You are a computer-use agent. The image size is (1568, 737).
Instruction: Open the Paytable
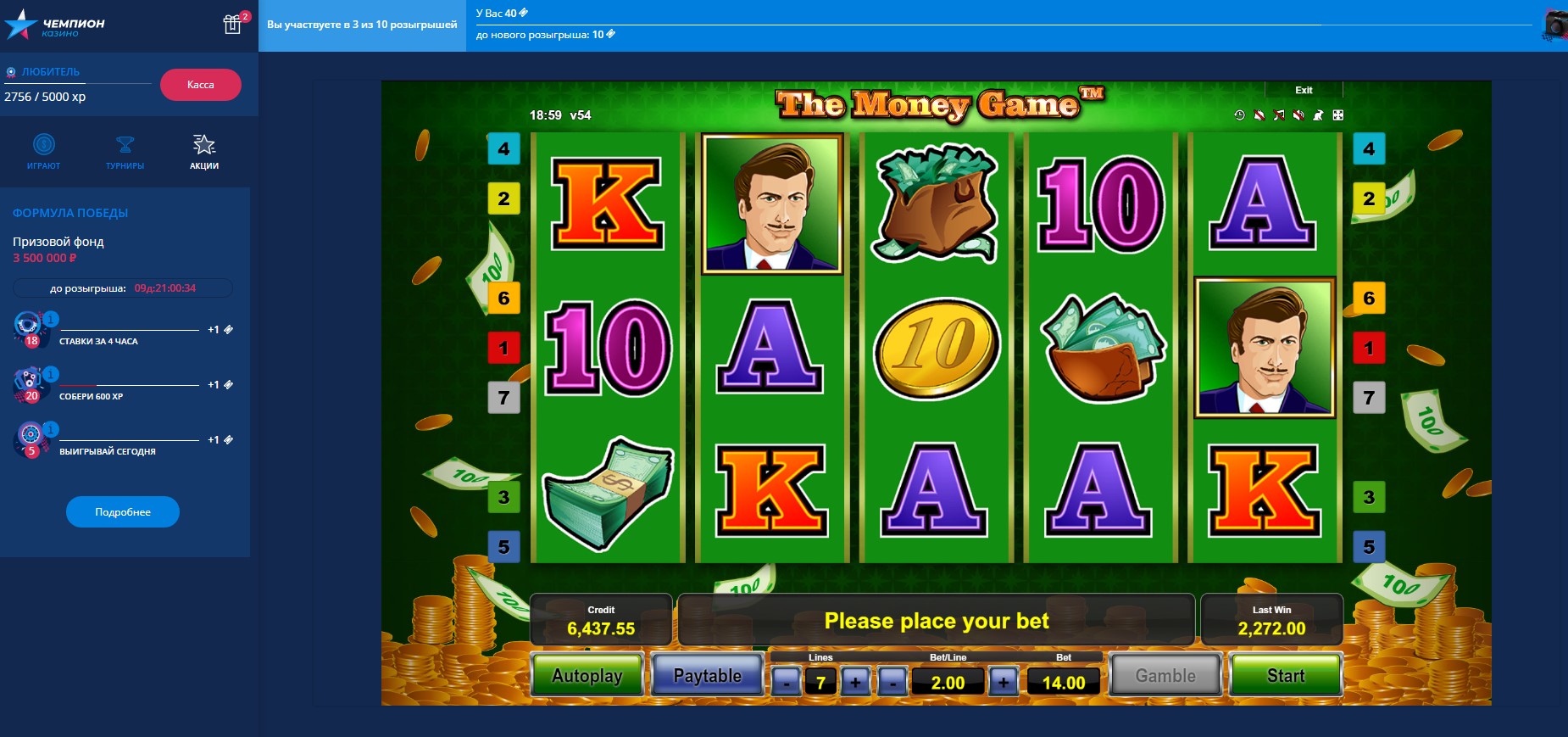pyautogui.click(x=708, y=675)
